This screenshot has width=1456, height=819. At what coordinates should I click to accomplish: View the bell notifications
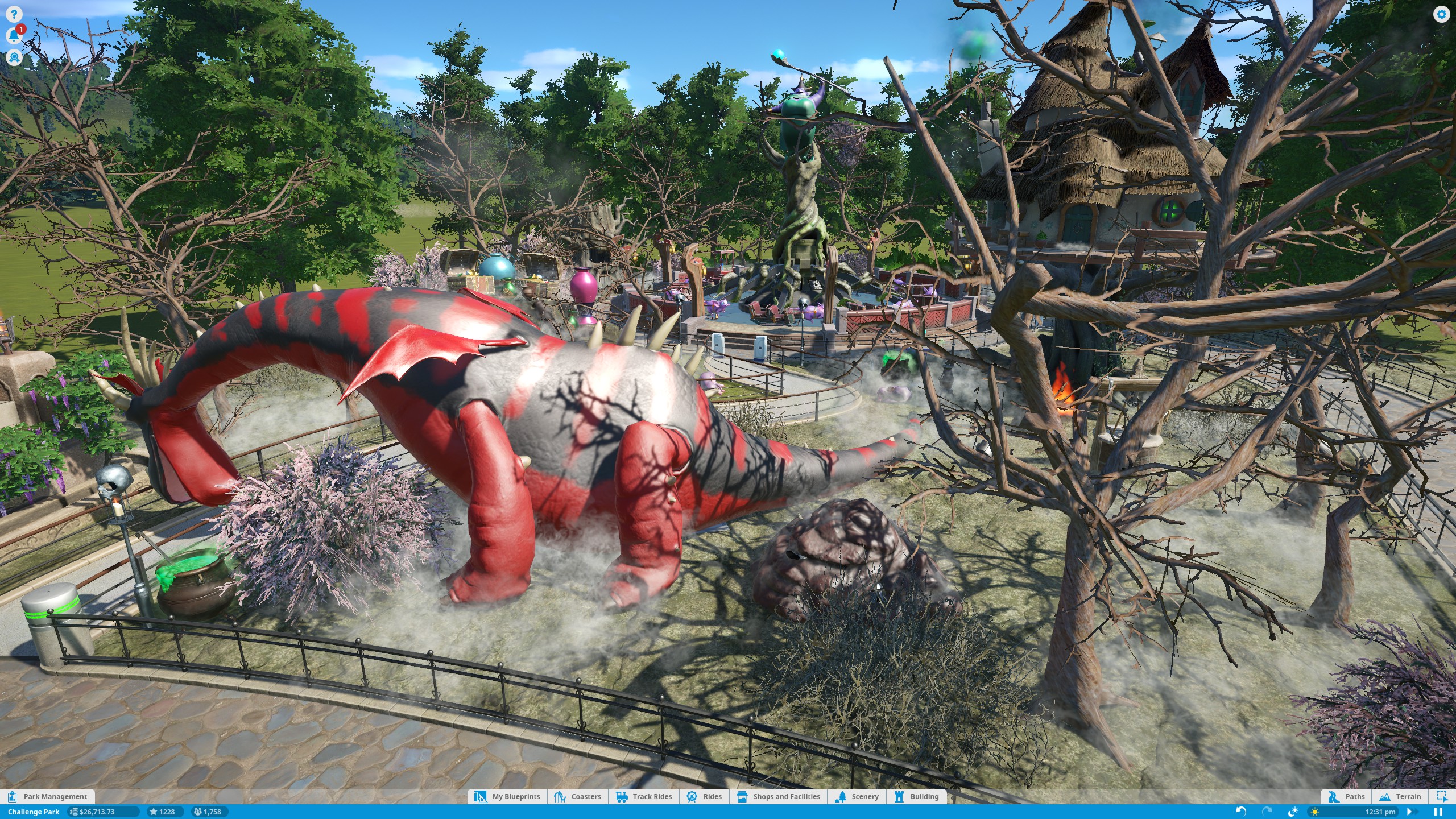point(14,36)
